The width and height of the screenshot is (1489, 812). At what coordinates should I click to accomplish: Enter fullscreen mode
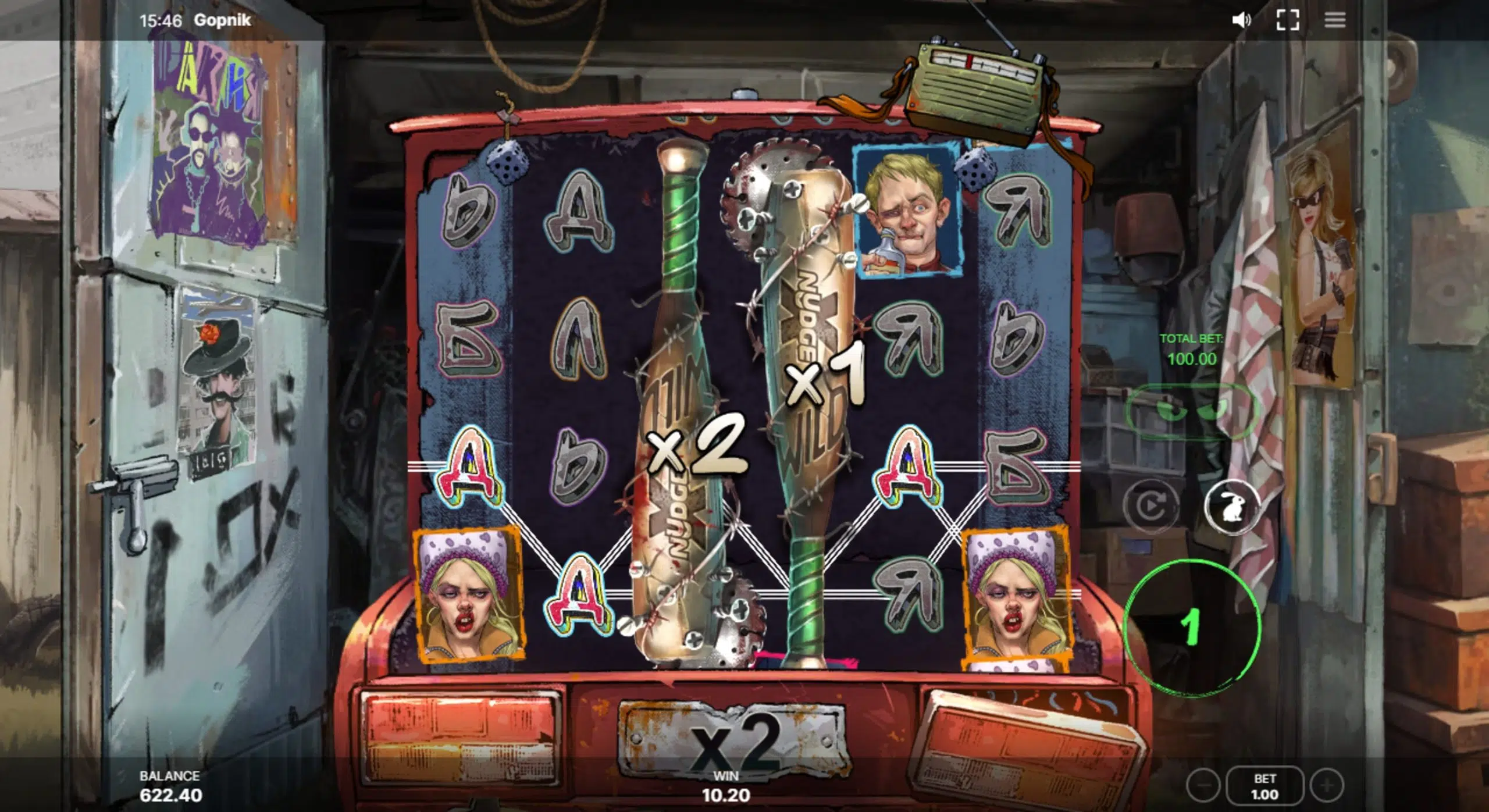(1287, 20)
